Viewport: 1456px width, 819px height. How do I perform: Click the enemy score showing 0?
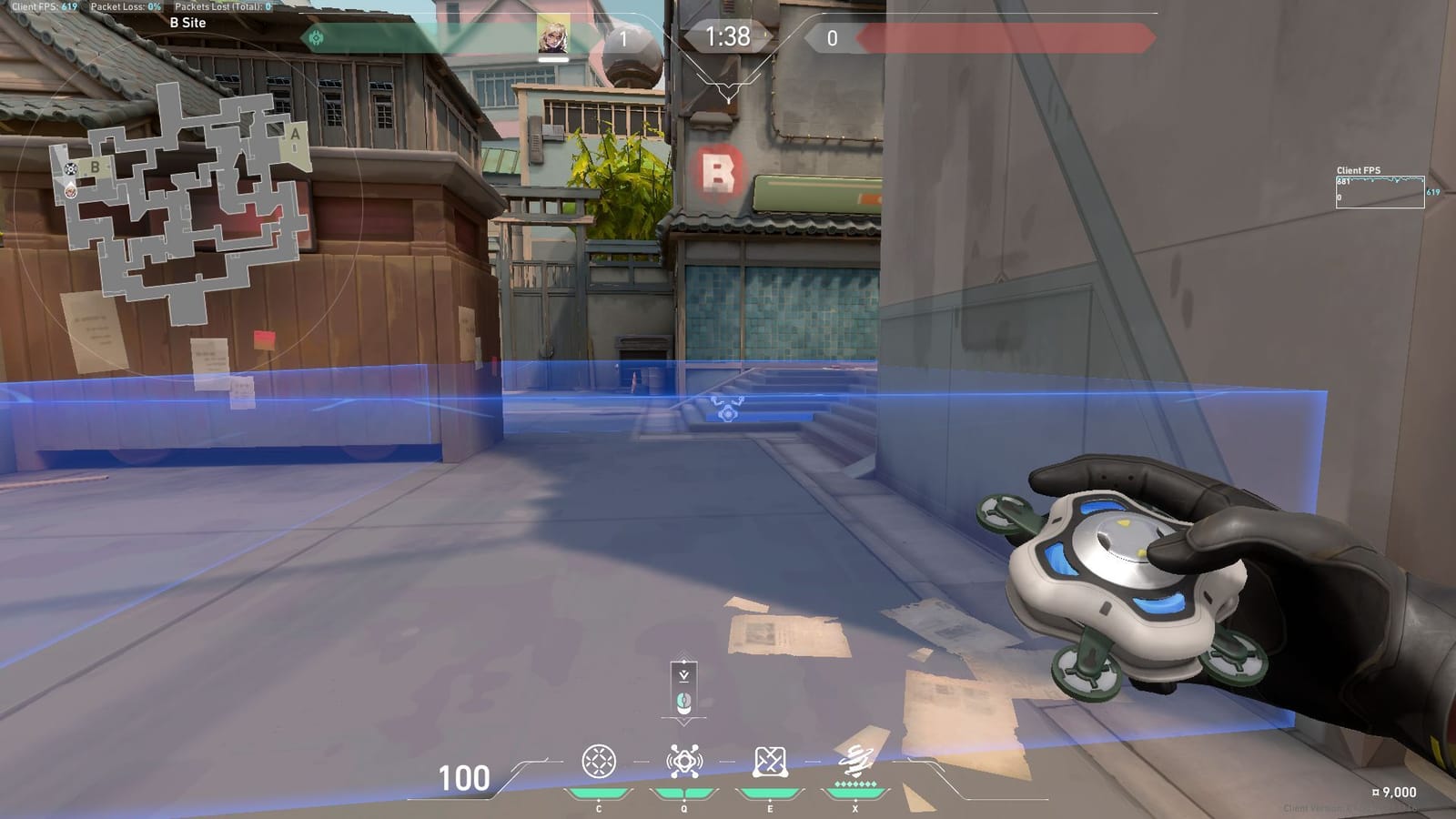point(831,39)
